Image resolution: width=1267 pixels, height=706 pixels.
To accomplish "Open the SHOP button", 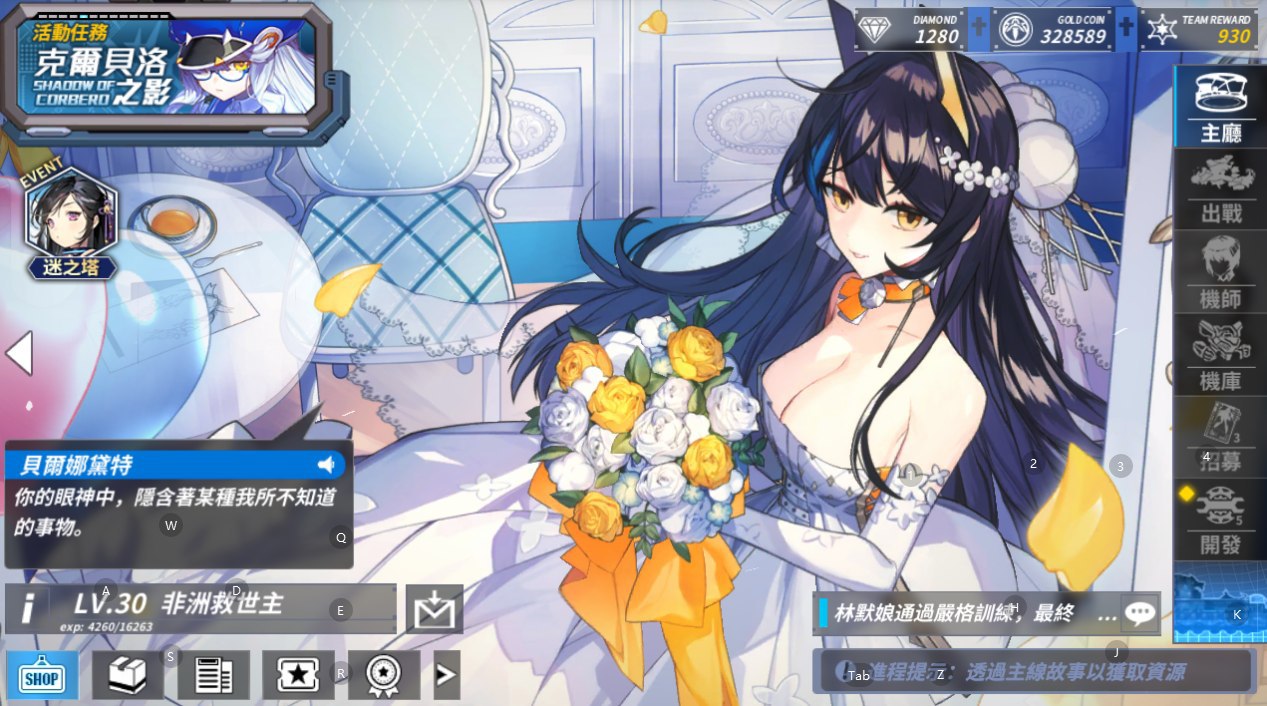I will click(43, 676).
